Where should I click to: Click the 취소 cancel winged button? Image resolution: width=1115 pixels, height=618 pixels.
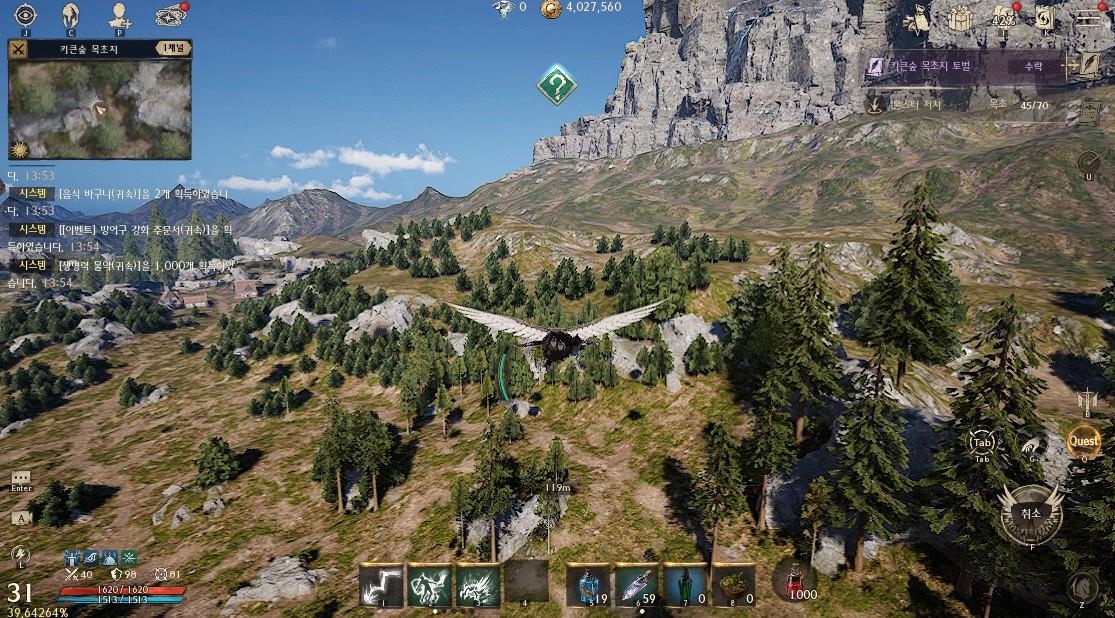pyautogui.click(x=1030, y=513)
